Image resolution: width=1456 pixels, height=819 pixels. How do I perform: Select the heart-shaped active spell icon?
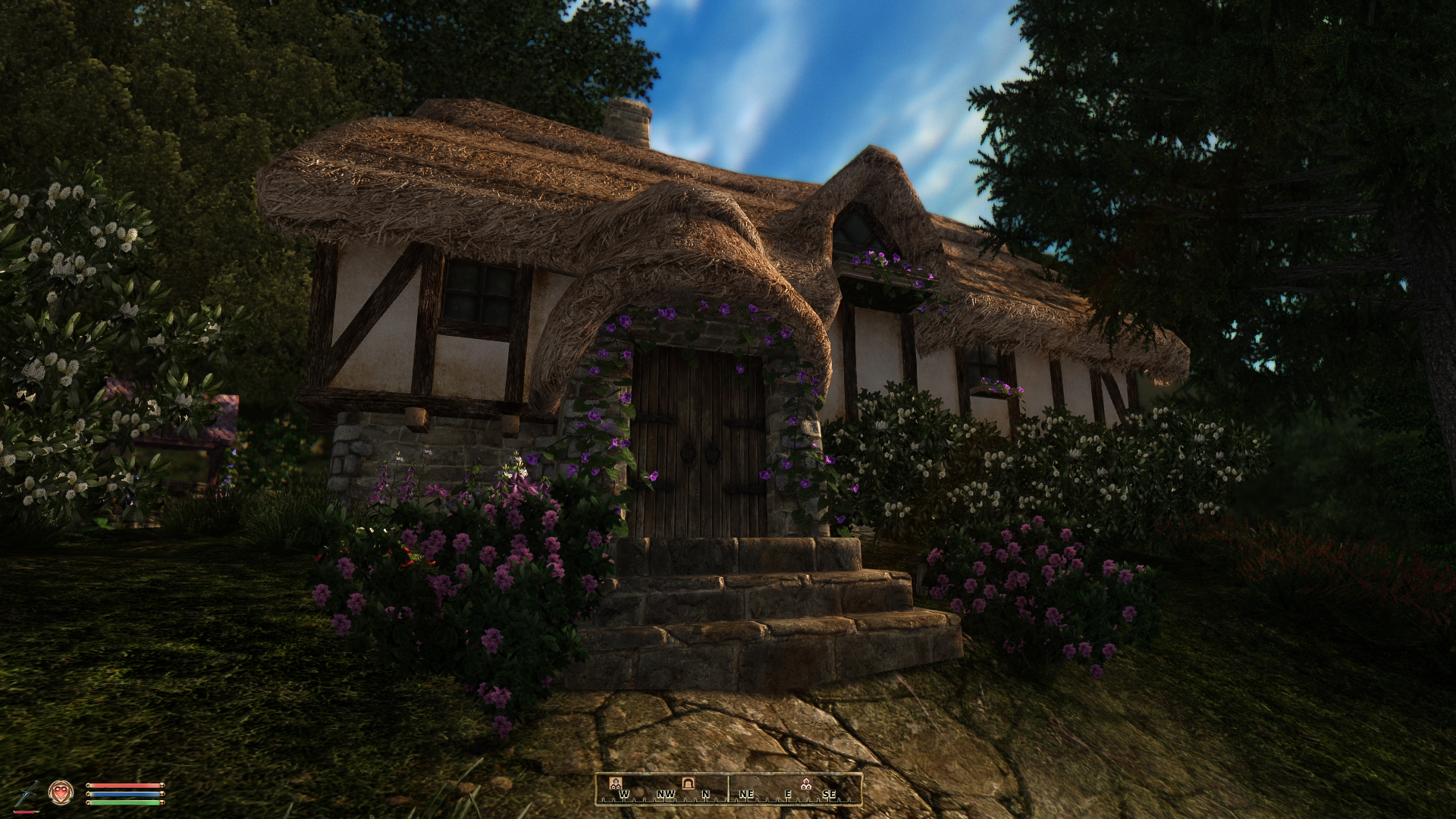pos(60,792)
